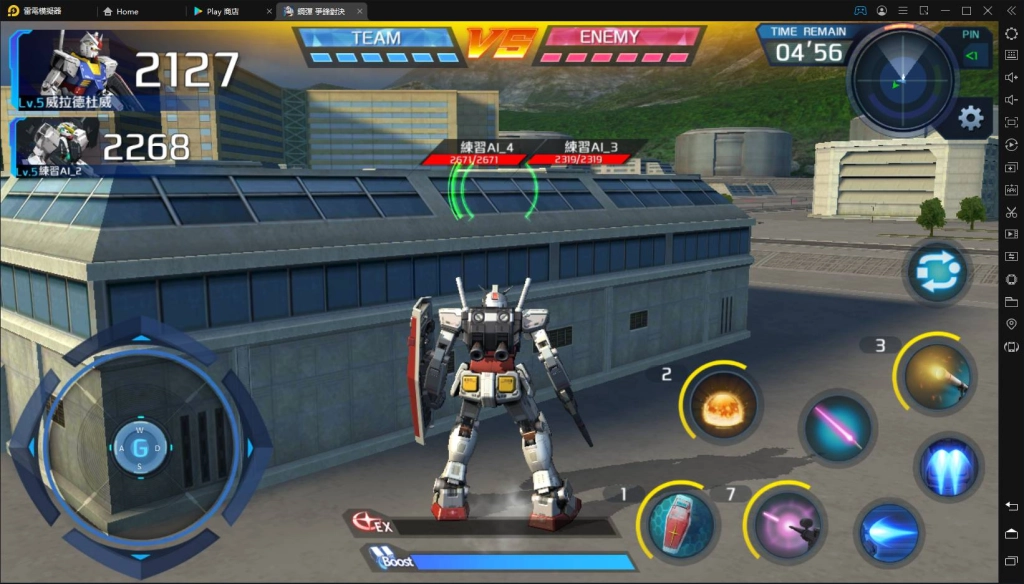Switch to the emulator Home tab
Viewport: 1024px width, 584px height.
pos(127,11)
